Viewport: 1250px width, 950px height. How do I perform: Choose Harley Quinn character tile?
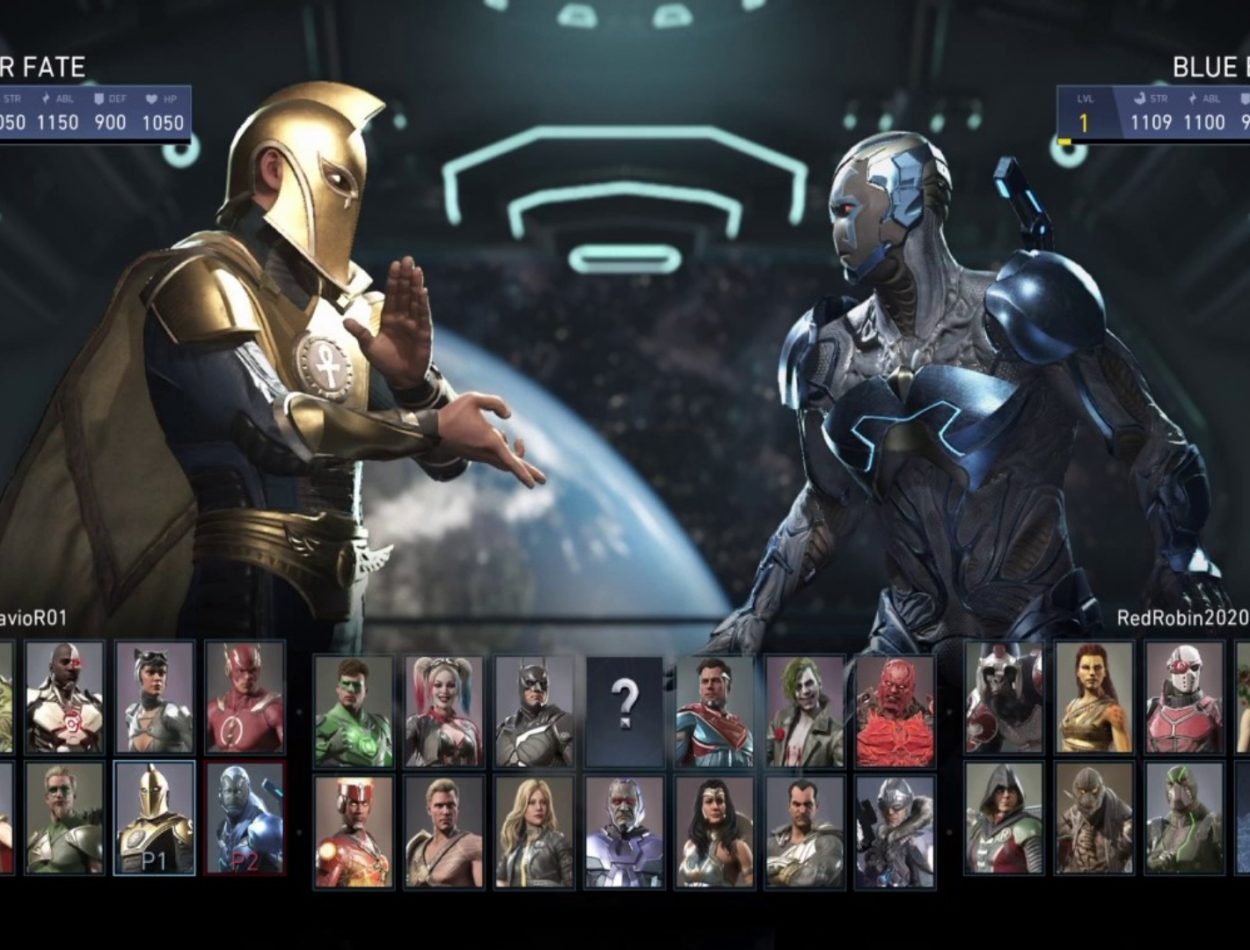pyautogui.click(x=444, y=711)
